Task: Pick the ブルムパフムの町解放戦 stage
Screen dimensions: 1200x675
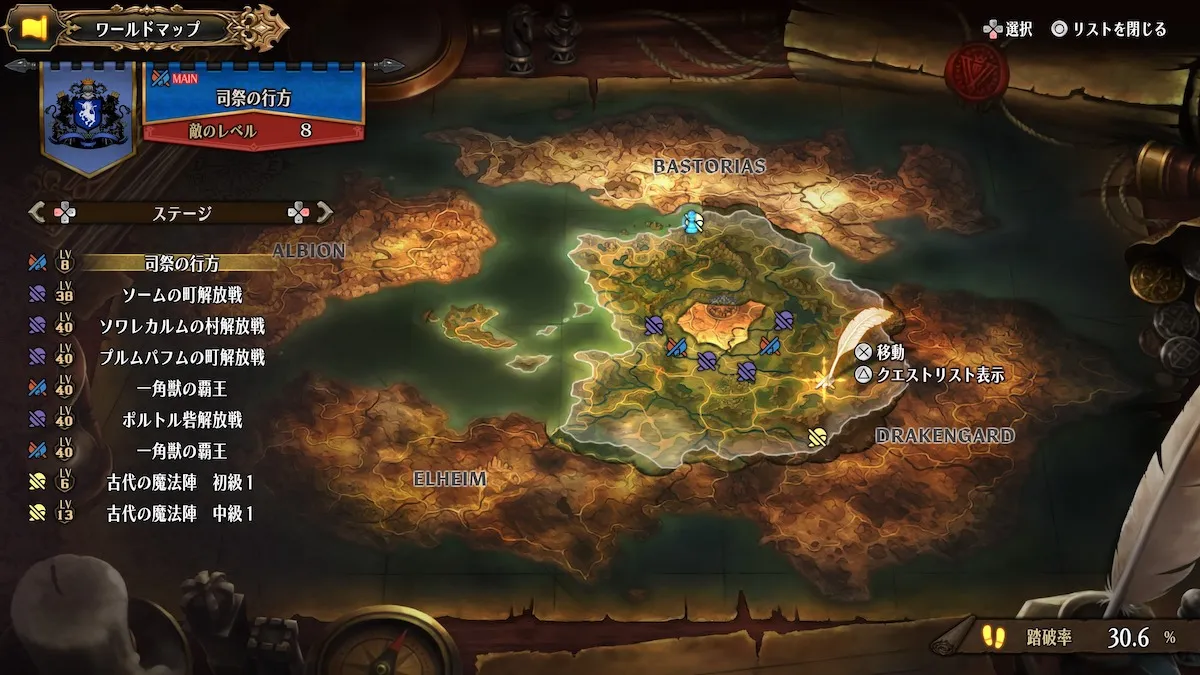Action: pyautogui.click(x=182, y=357)
